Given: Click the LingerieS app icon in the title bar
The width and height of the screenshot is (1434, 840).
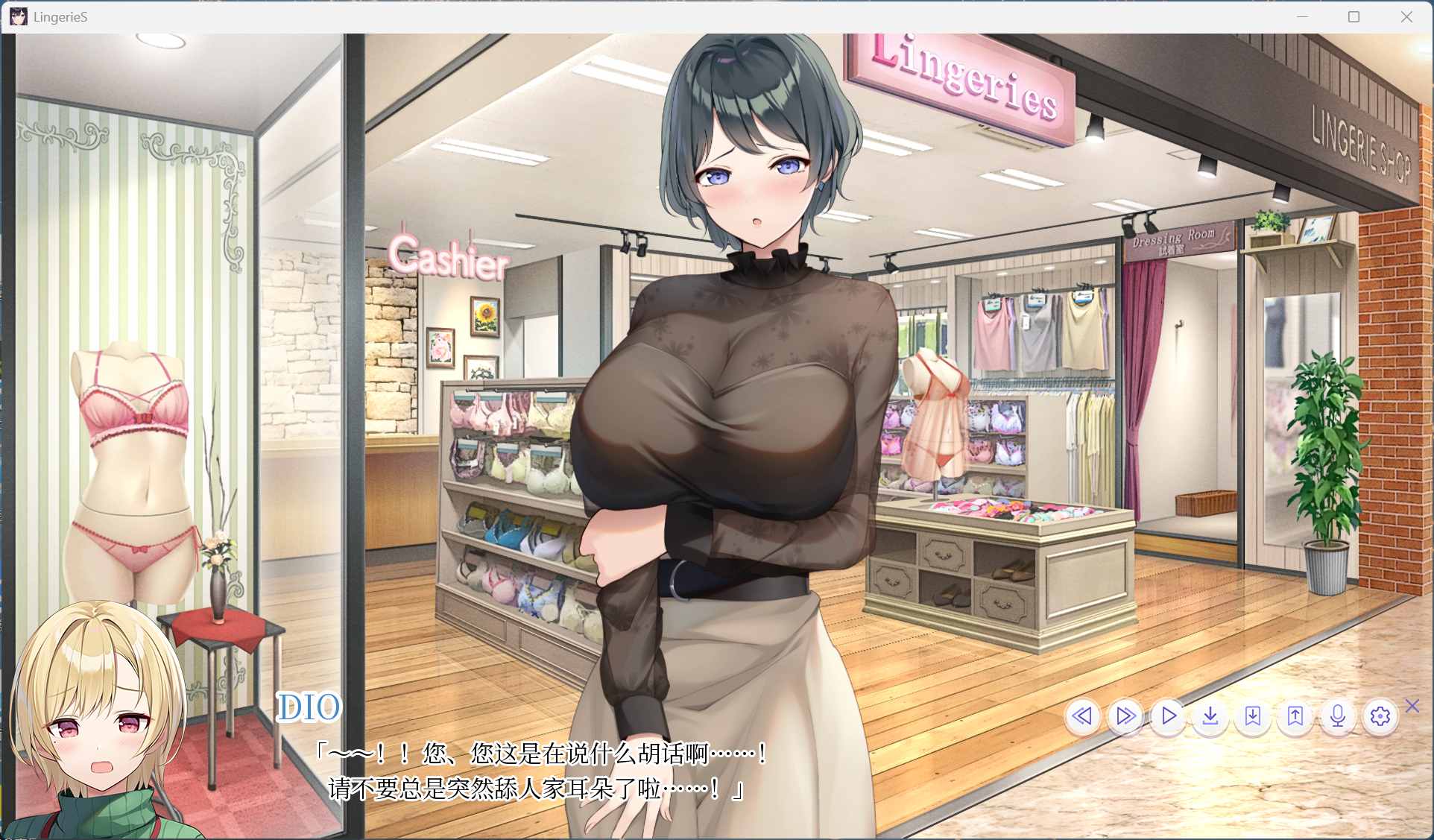Looking at the screenshot, I should pos(18,16).
